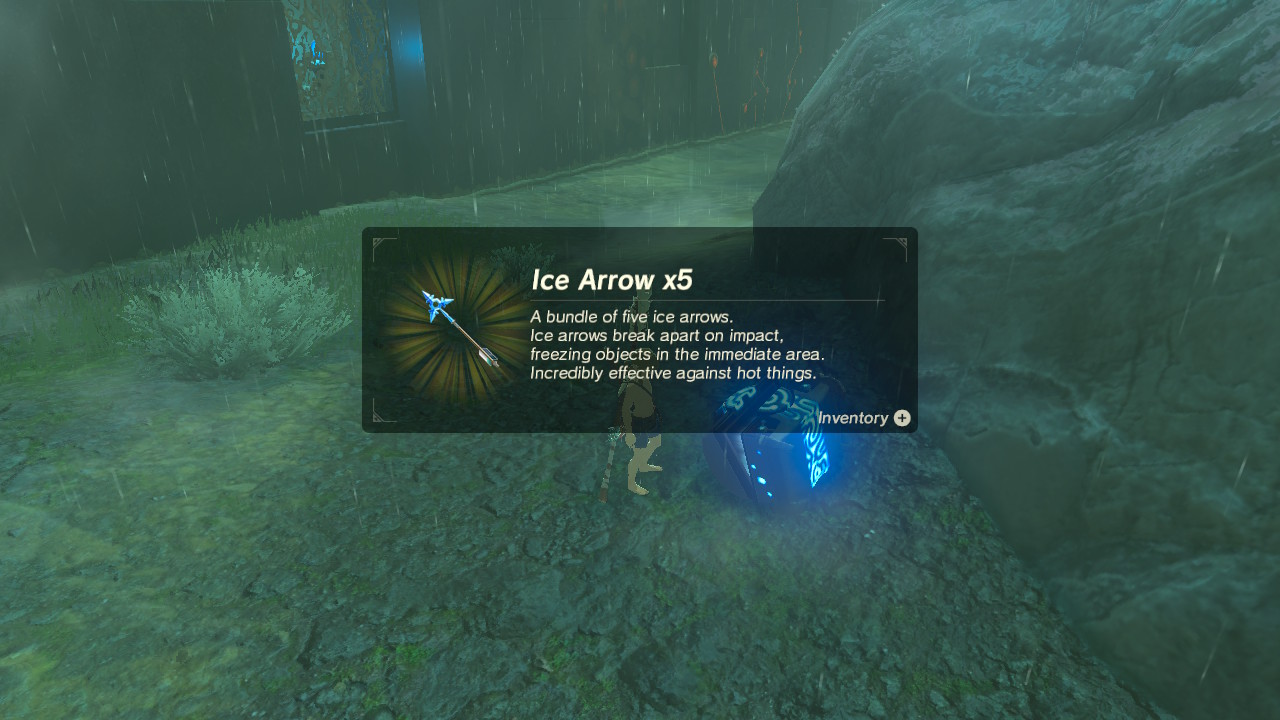Screen dimensions: 1280x720
Task: Click the plus symbol next to Inventory
Action: click(901, 418)
